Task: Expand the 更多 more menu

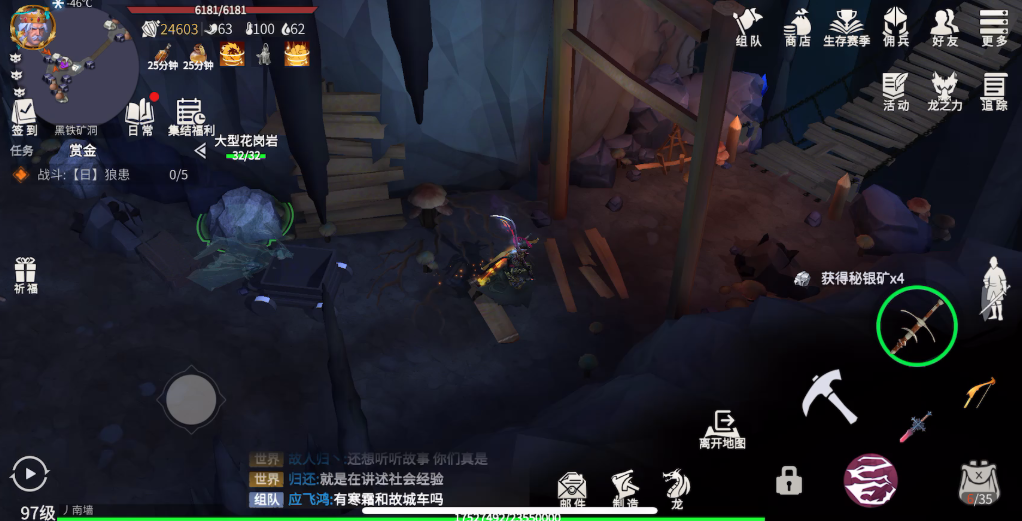Action: (994, 28)
